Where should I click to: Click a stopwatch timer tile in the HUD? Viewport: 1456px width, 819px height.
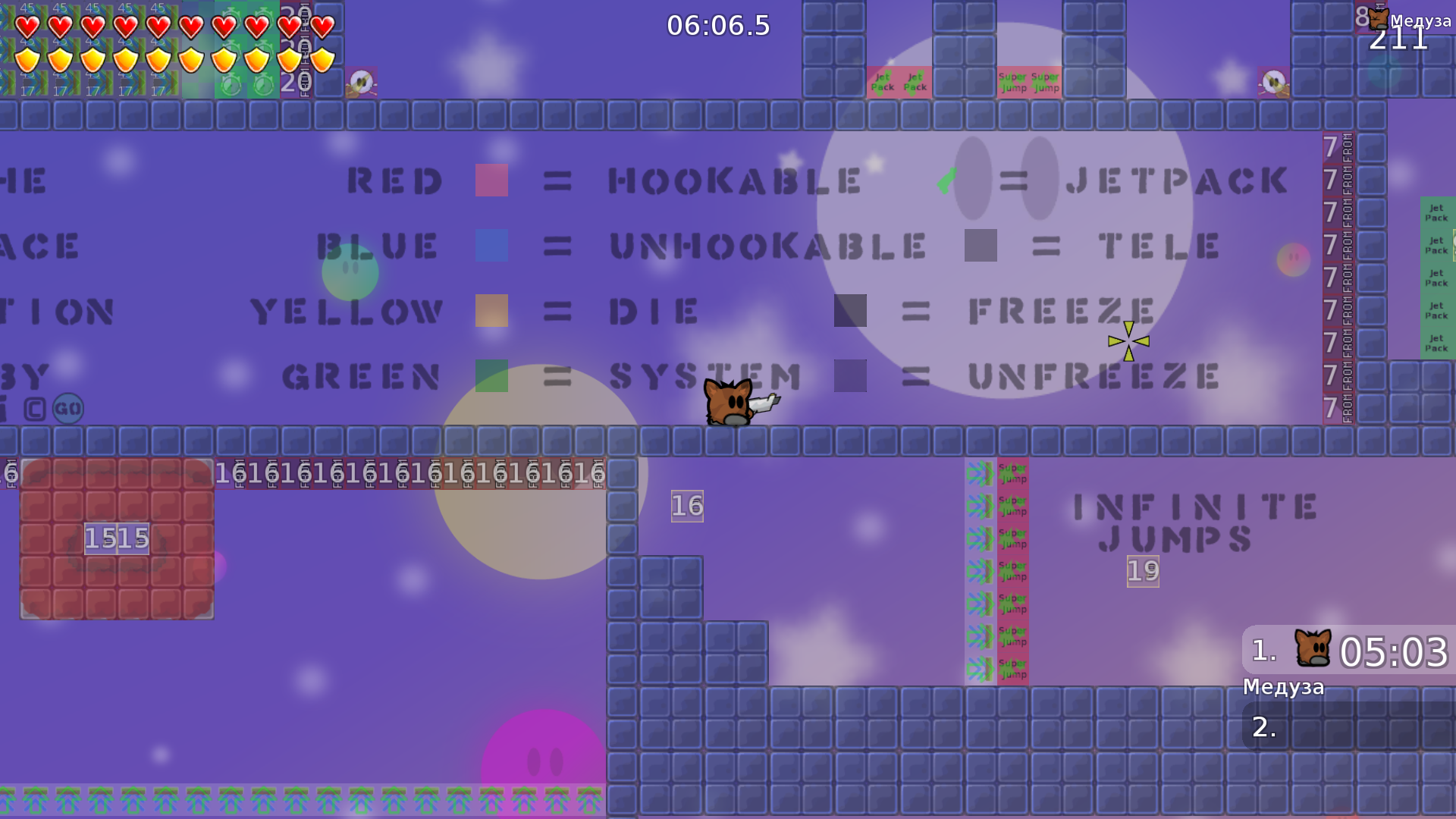[x=231, y=86]
